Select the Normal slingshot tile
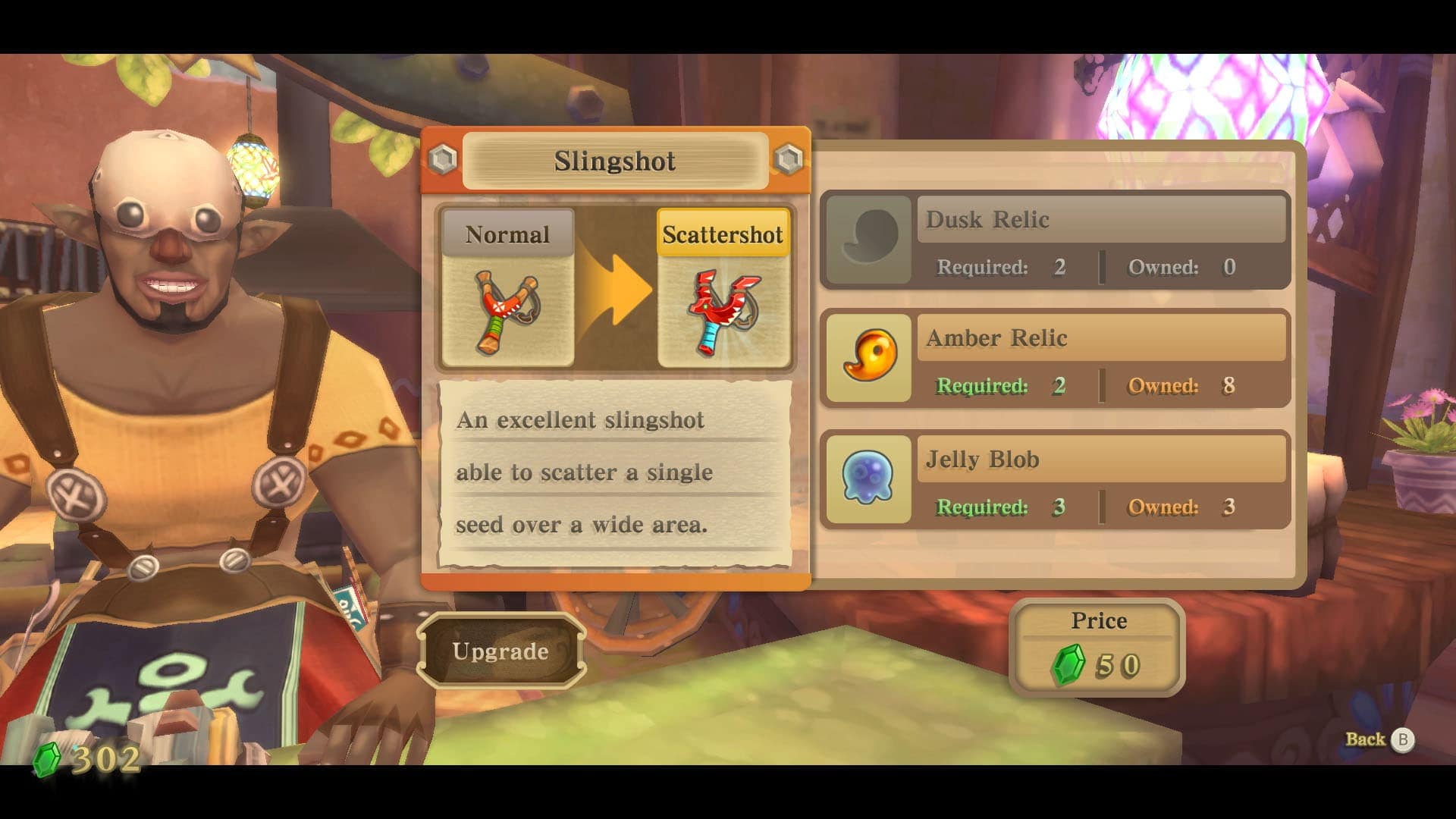Image resolution: width=1456 pixels, height=819 pixels. click(507, 288)
